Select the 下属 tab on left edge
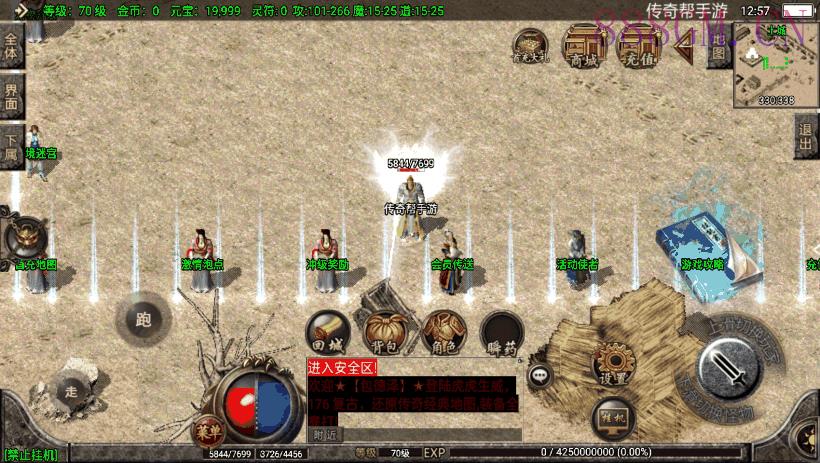Viewport: 820px width, 463px height. (12, 146)
